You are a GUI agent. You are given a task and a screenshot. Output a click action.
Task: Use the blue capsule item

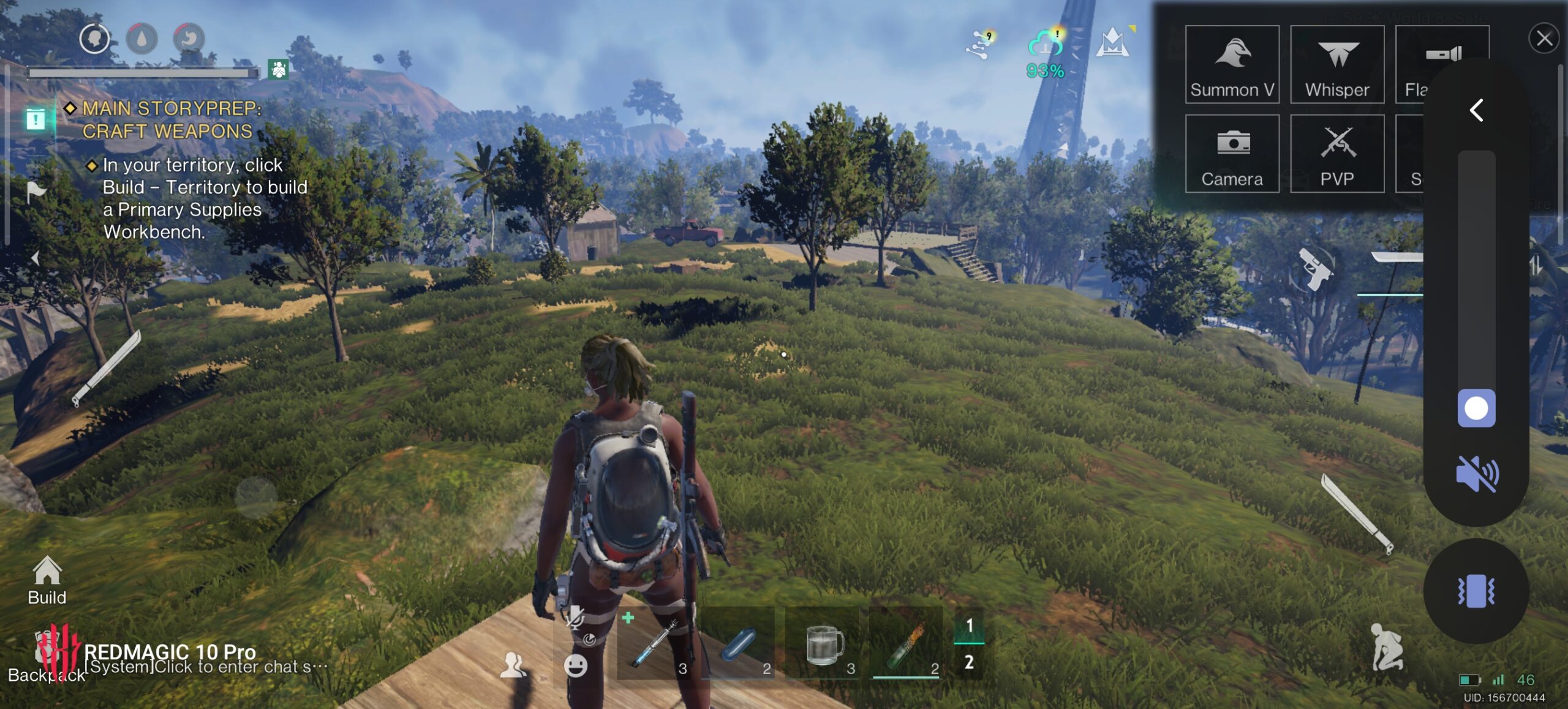tap(739, 644)
